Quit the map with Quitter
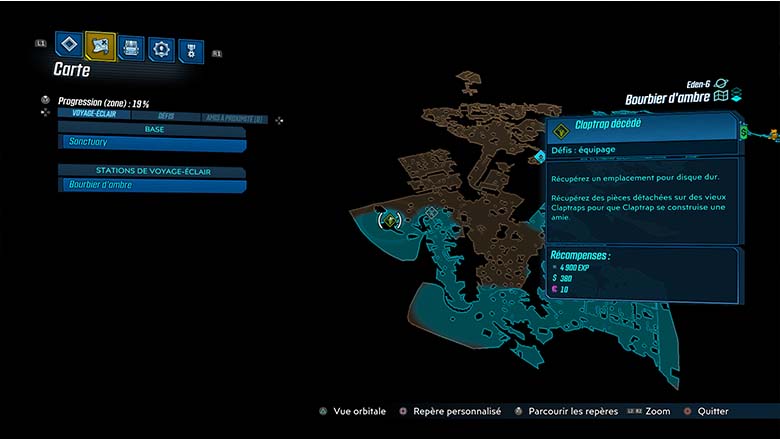Image resolution: width=780 pixels, height=439 pixels. click(x=707, y=411)
